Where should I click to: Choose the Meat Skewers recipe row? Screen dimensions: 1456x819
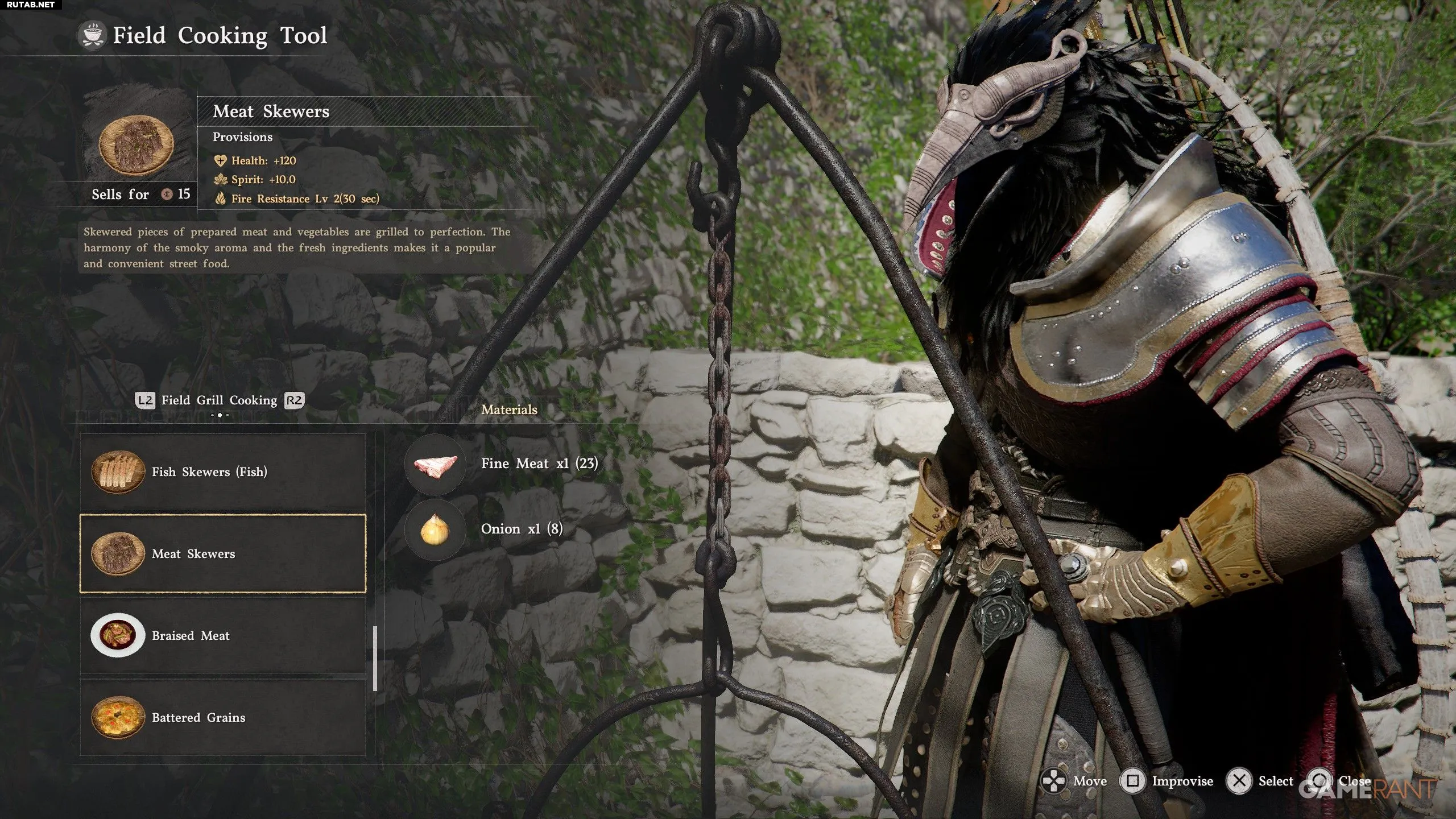[x=223, y=553]
